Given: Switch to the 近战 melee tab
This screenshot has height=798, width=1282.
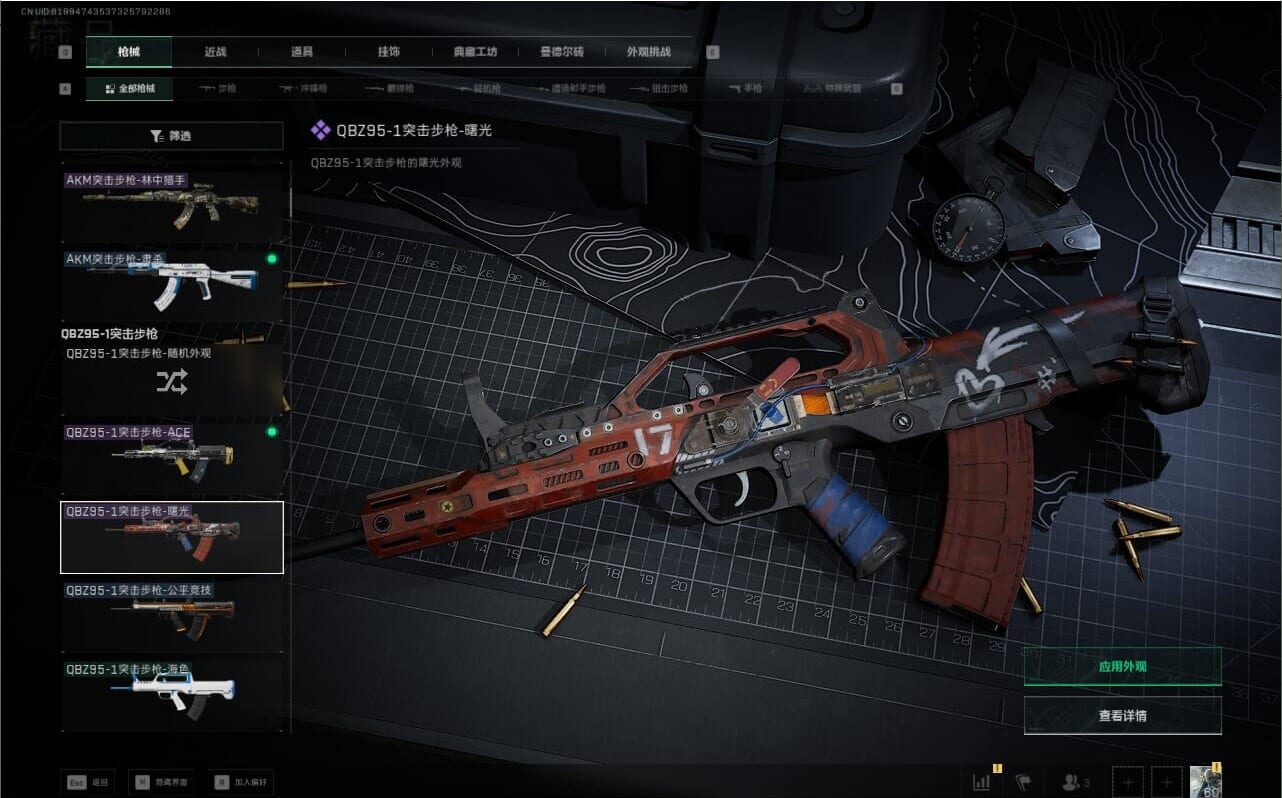Looking at the screenshot, I should pyautogui.click(x=215, y=52).
